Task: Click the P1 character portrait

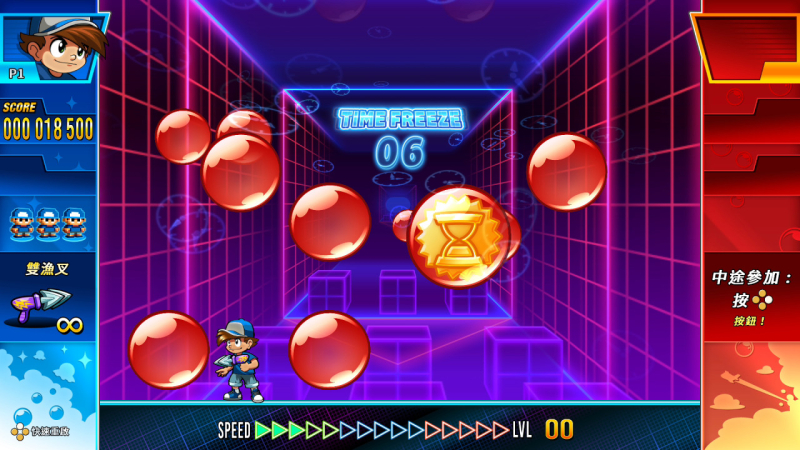Action: [50, 45]
